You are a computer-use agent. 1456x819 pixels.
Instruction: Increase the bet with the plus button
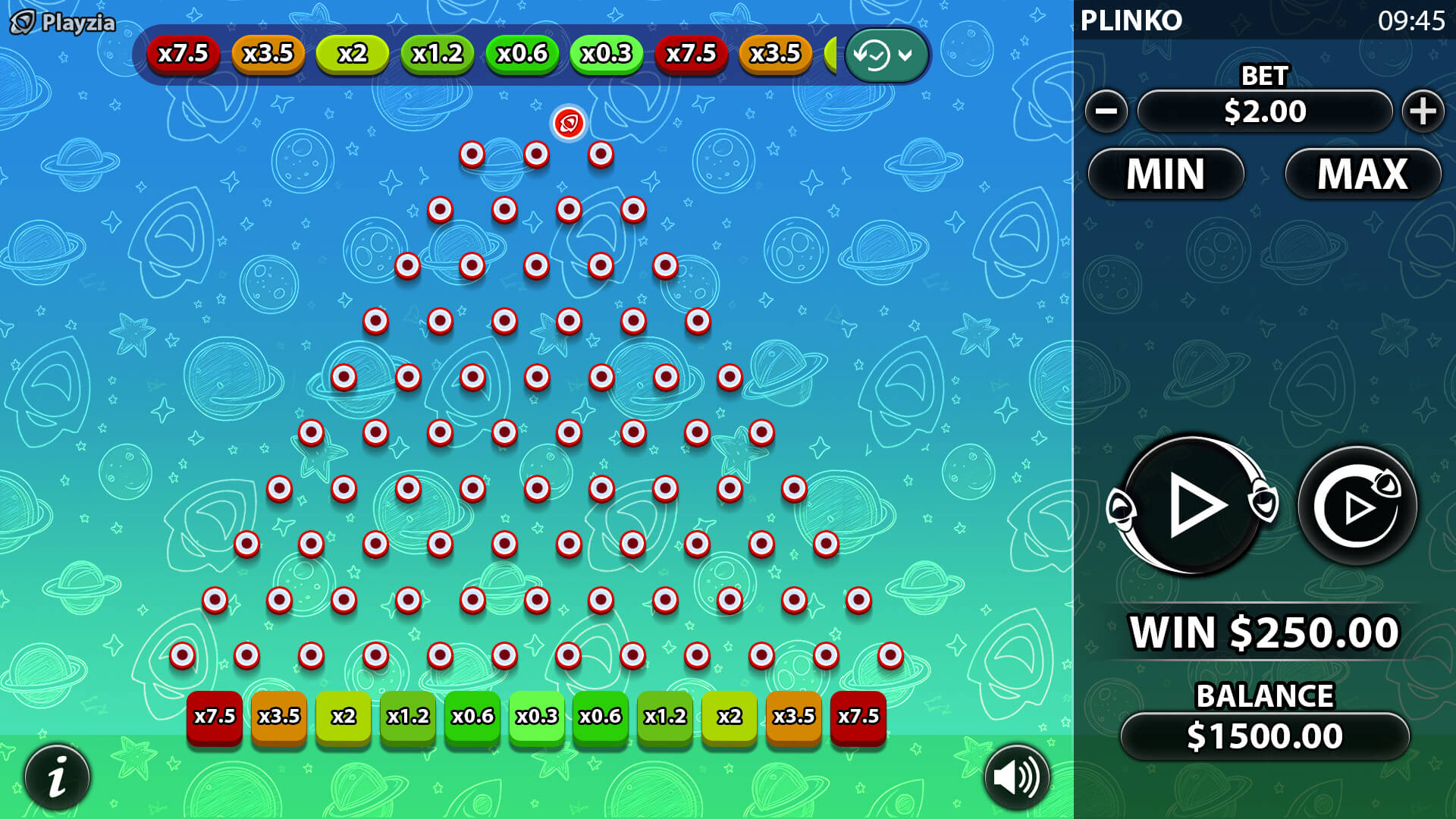1423,111
